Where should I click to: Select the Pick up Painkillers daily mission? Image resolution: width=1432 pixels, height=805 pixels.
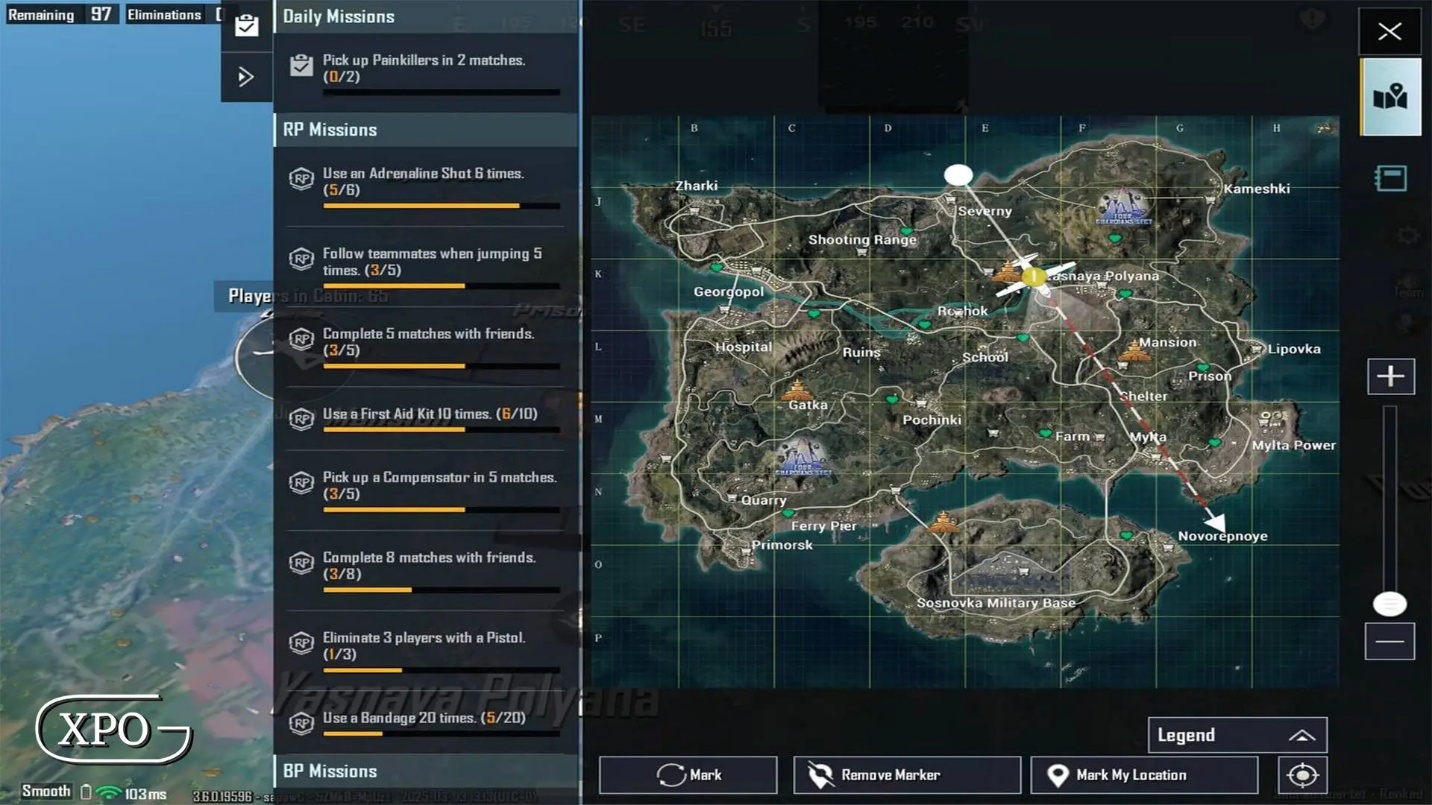click(425, 70)
